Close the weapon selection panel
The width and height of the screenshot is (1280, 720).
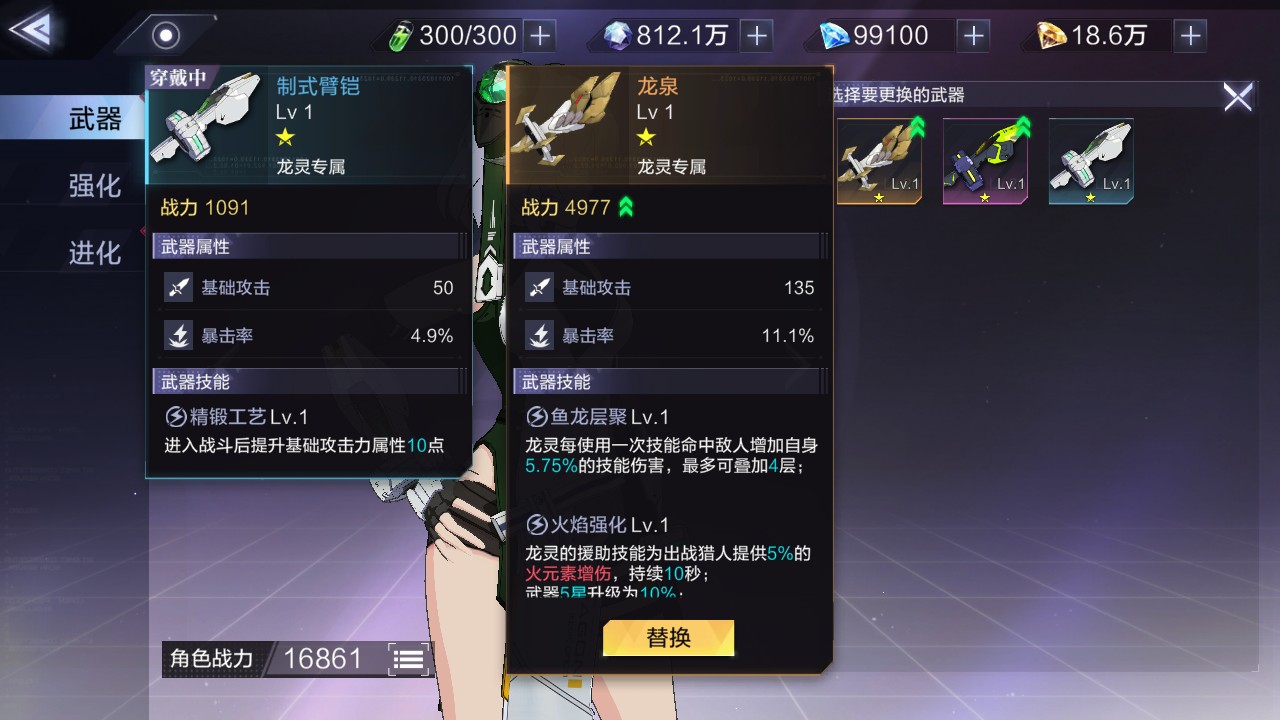(1237, 97)
